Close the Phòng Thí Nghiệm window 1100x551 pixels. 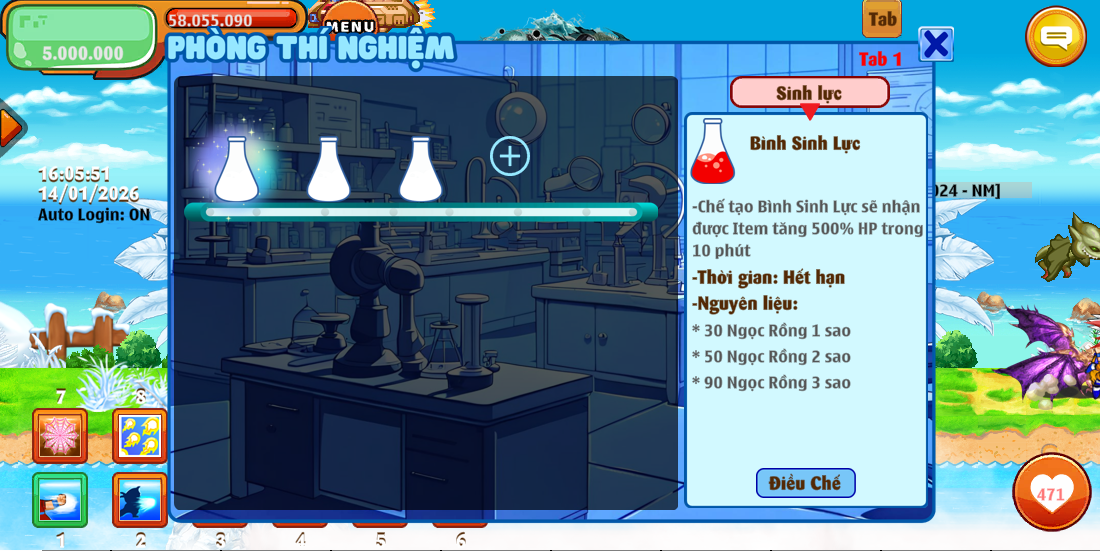click(x=935, y=45)
